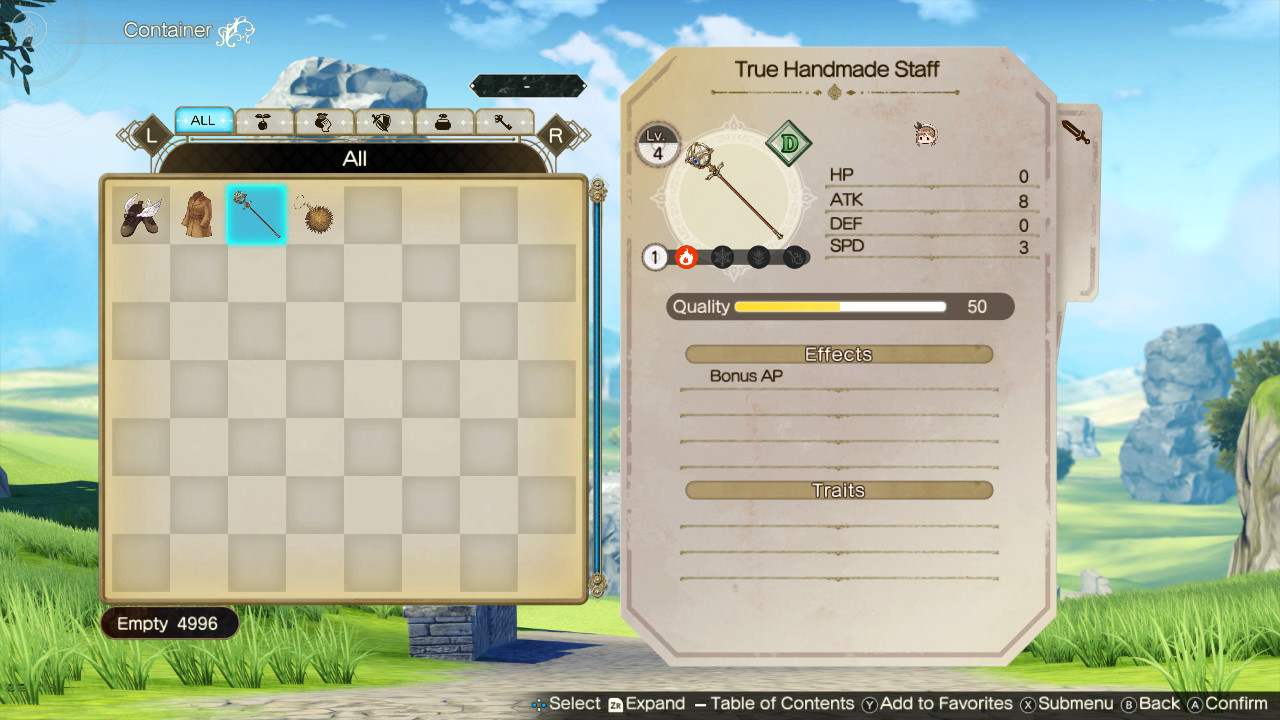Open the equipment shield category icon
1280x720 pixels.
(381, 120)
